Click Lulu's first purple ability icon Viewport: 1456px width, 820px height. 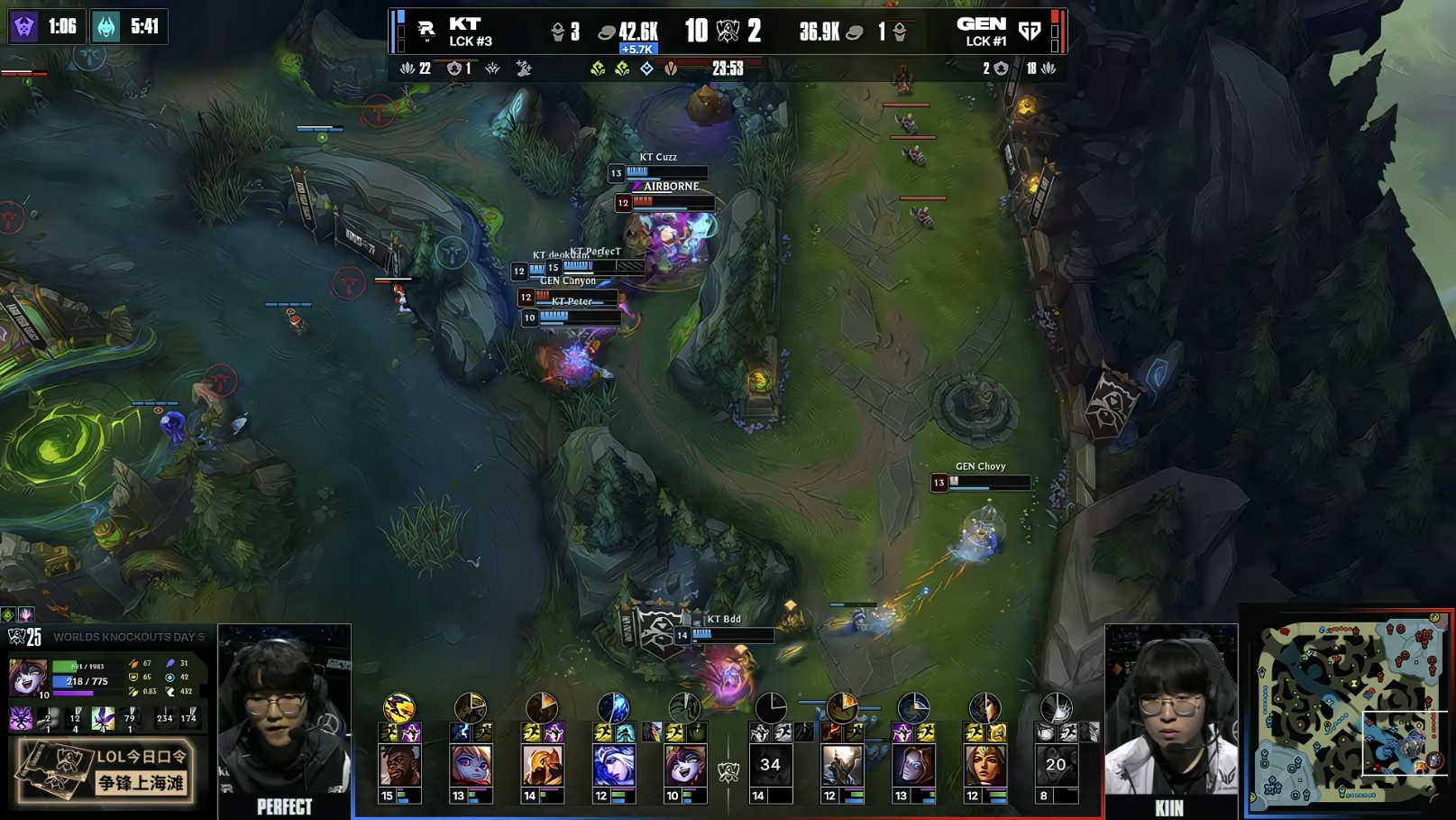coord(21,718)
